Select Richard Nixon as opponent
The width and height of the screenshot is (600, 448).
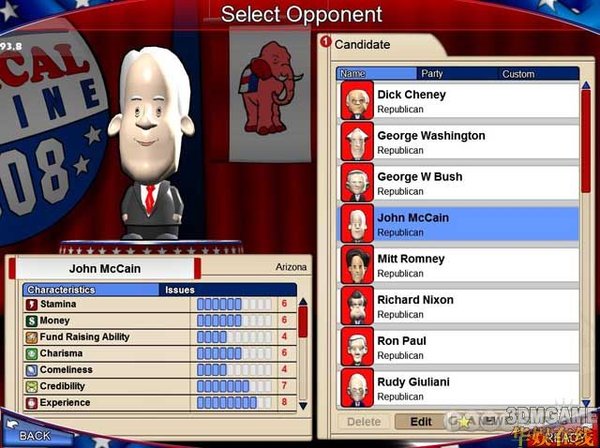pos(460,306)
